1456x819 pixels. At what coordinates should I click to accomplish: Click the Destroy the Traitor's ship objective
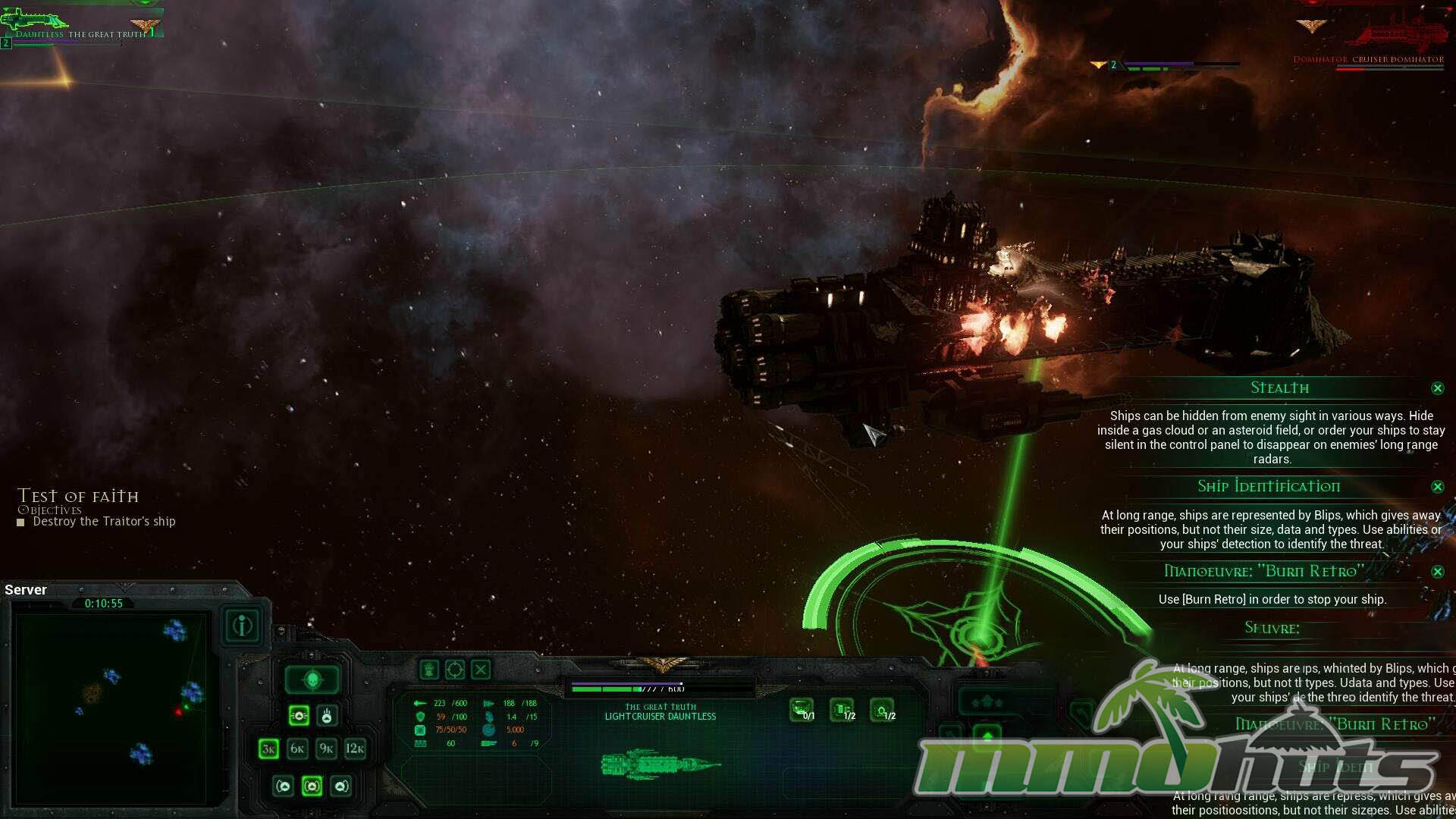click(104, 522)
